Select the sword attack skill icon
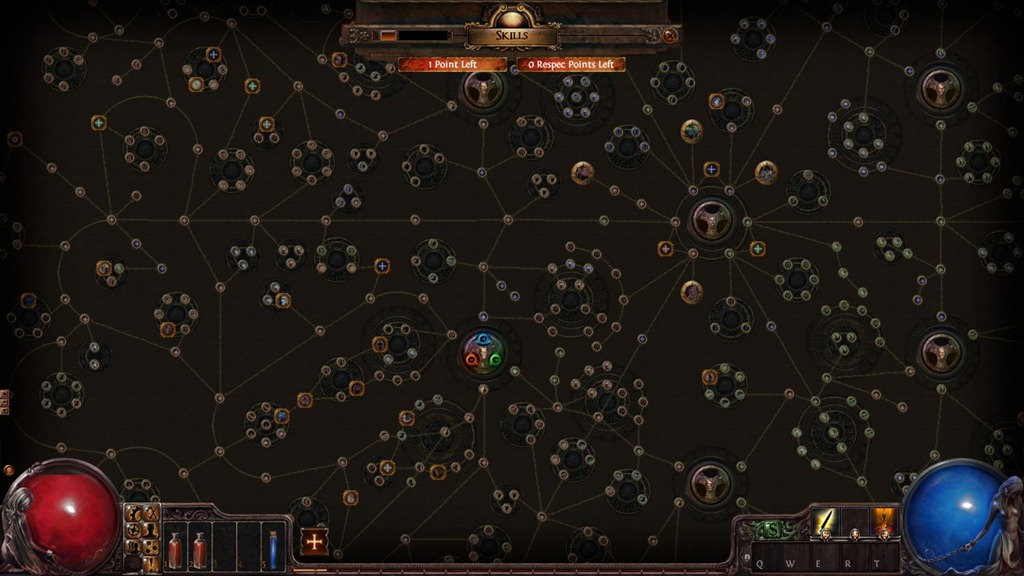Viewport: 1024px width, 576px height. pyautogui.click(x=825, y=521)
